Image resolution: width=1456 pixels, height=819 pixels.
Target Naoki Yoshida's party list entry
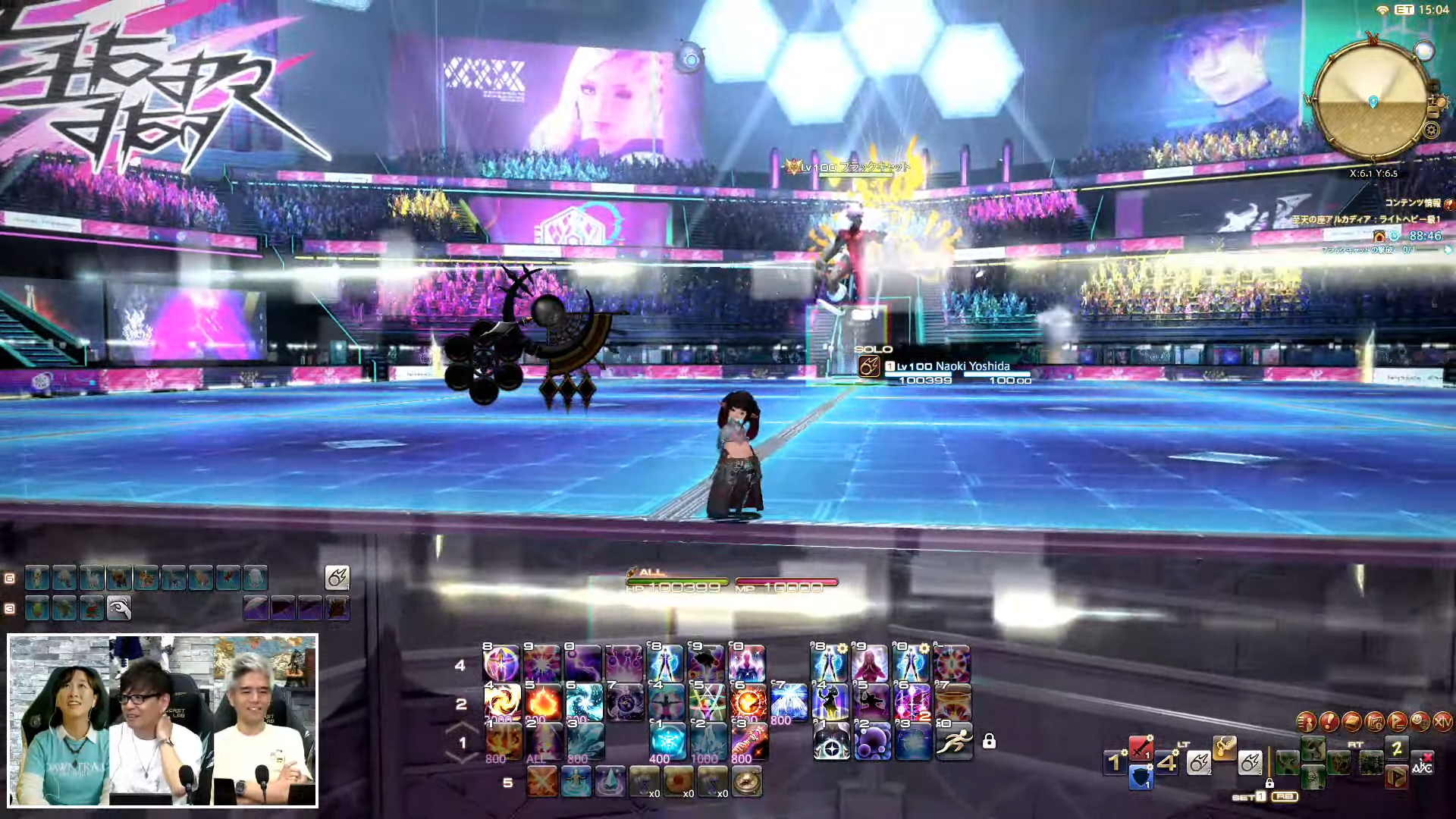tap(952, 366)
